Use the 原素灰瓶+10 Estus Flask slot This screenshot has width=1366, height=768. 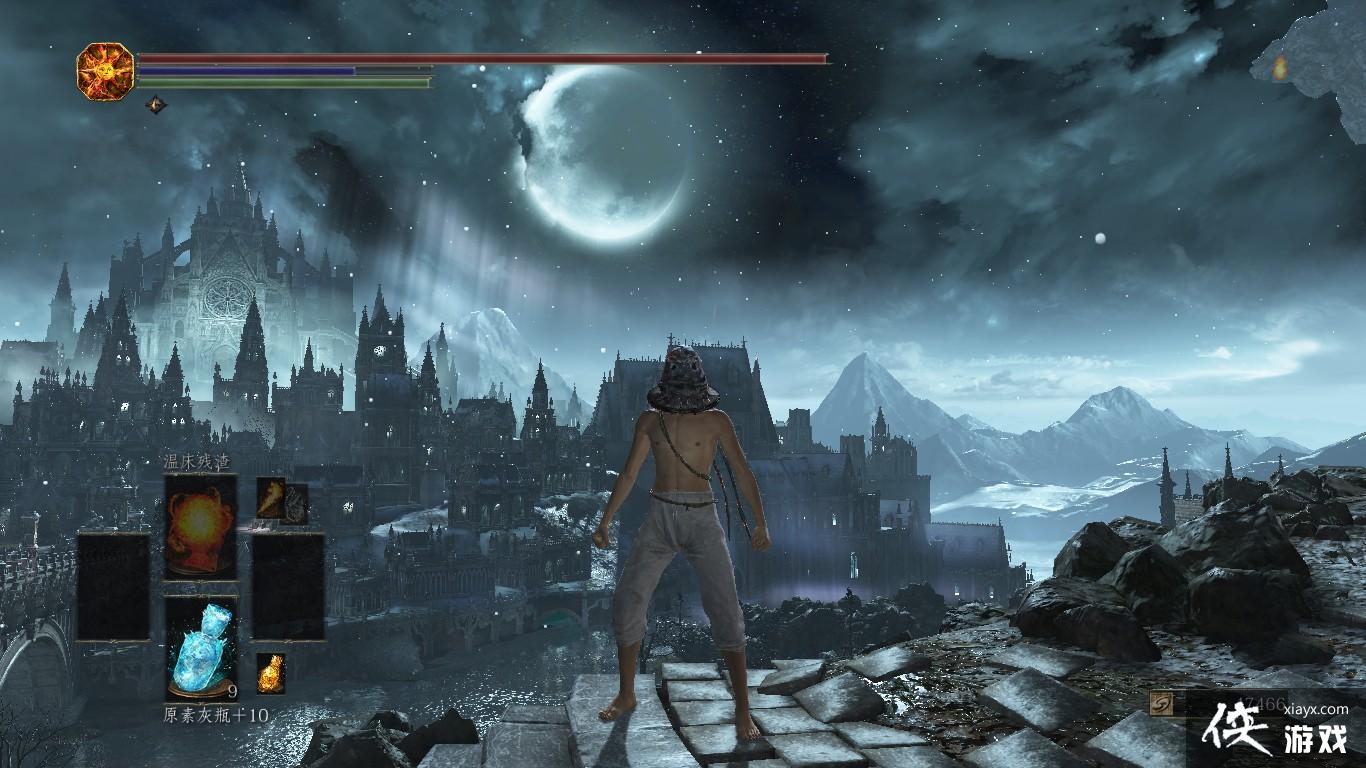click(201, 648)
